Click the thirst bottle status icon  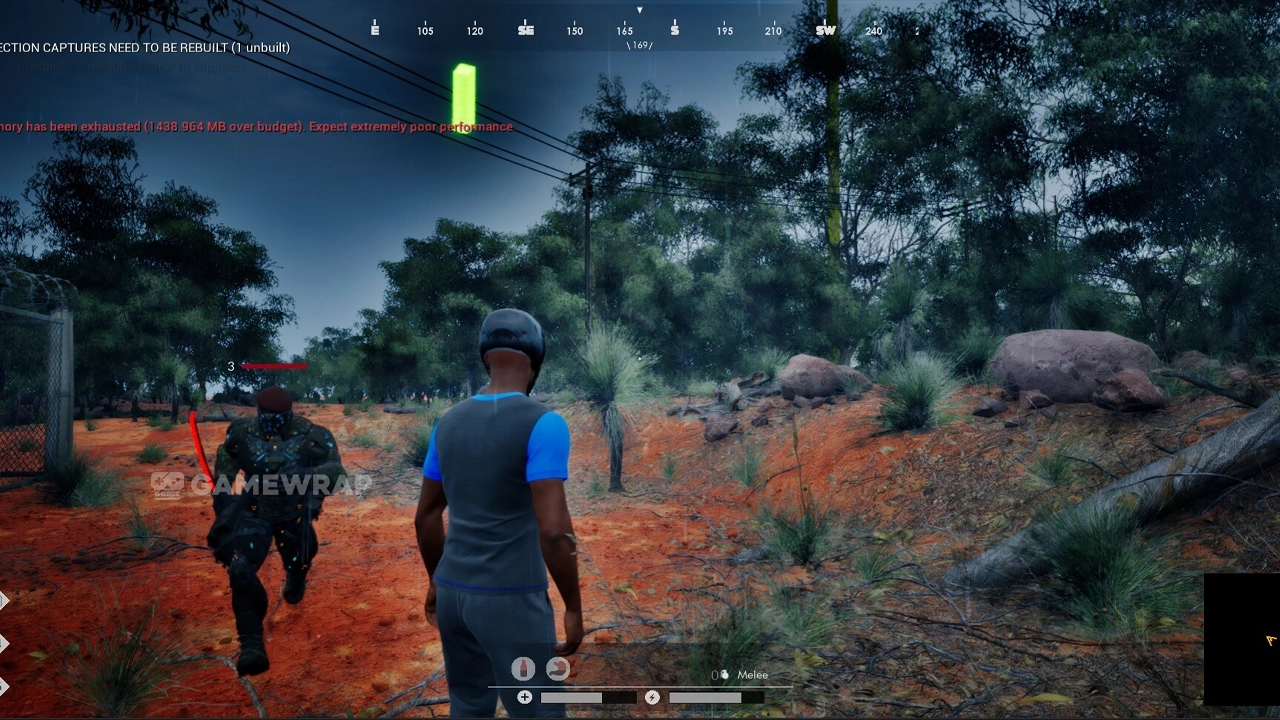523,669
